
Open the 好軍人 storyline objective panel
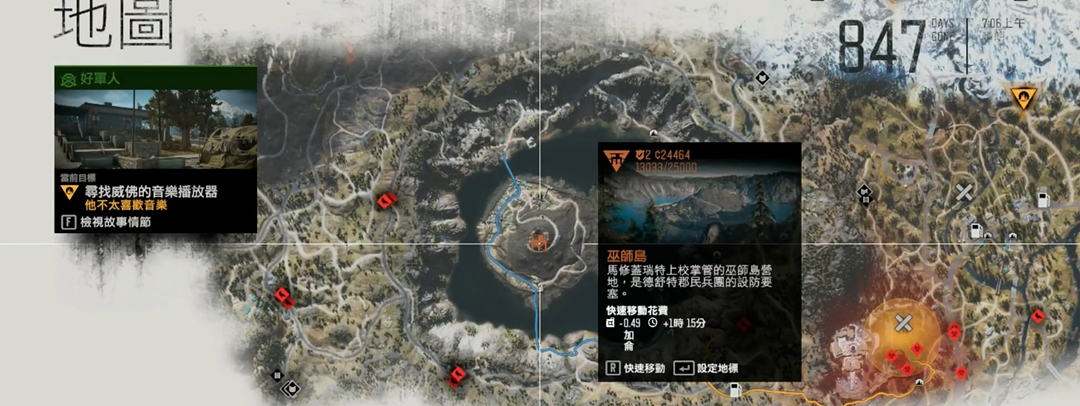(155, 149)
